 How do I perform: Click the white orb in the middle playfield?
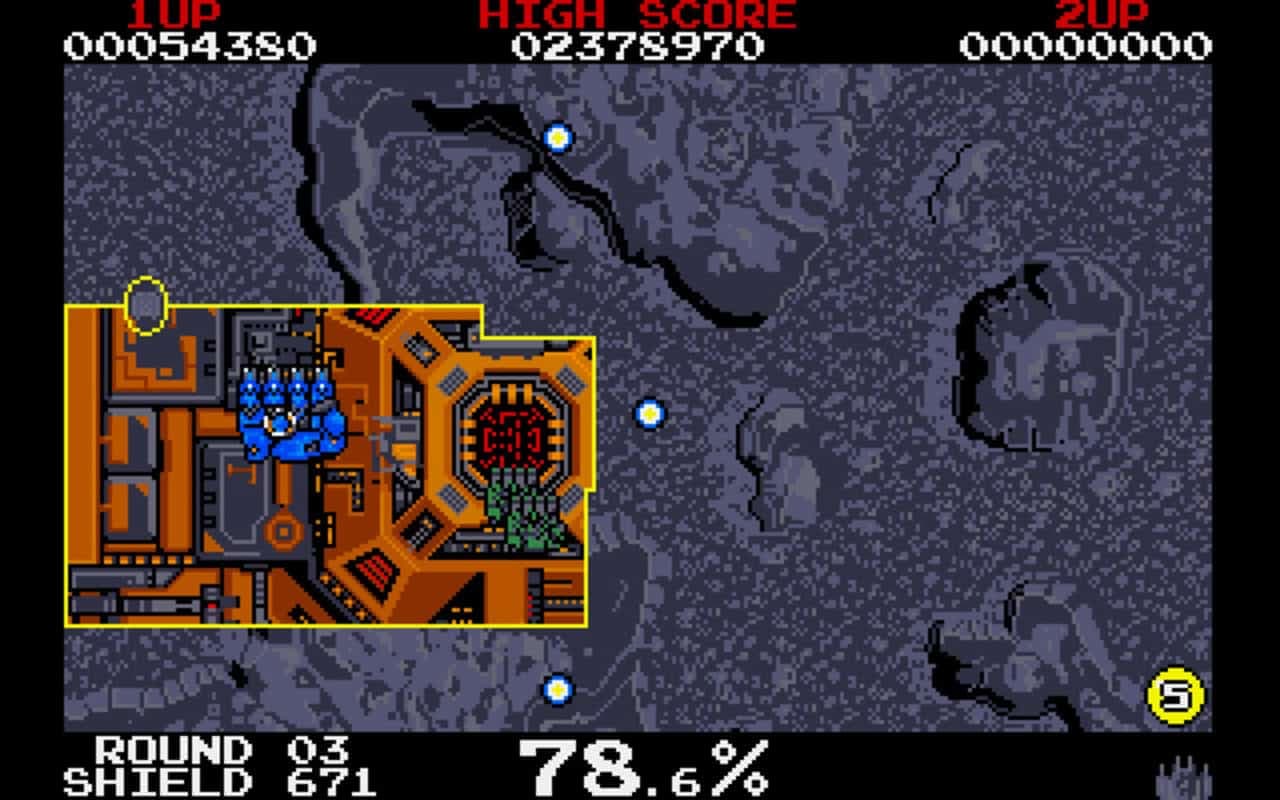coord(650,413)
